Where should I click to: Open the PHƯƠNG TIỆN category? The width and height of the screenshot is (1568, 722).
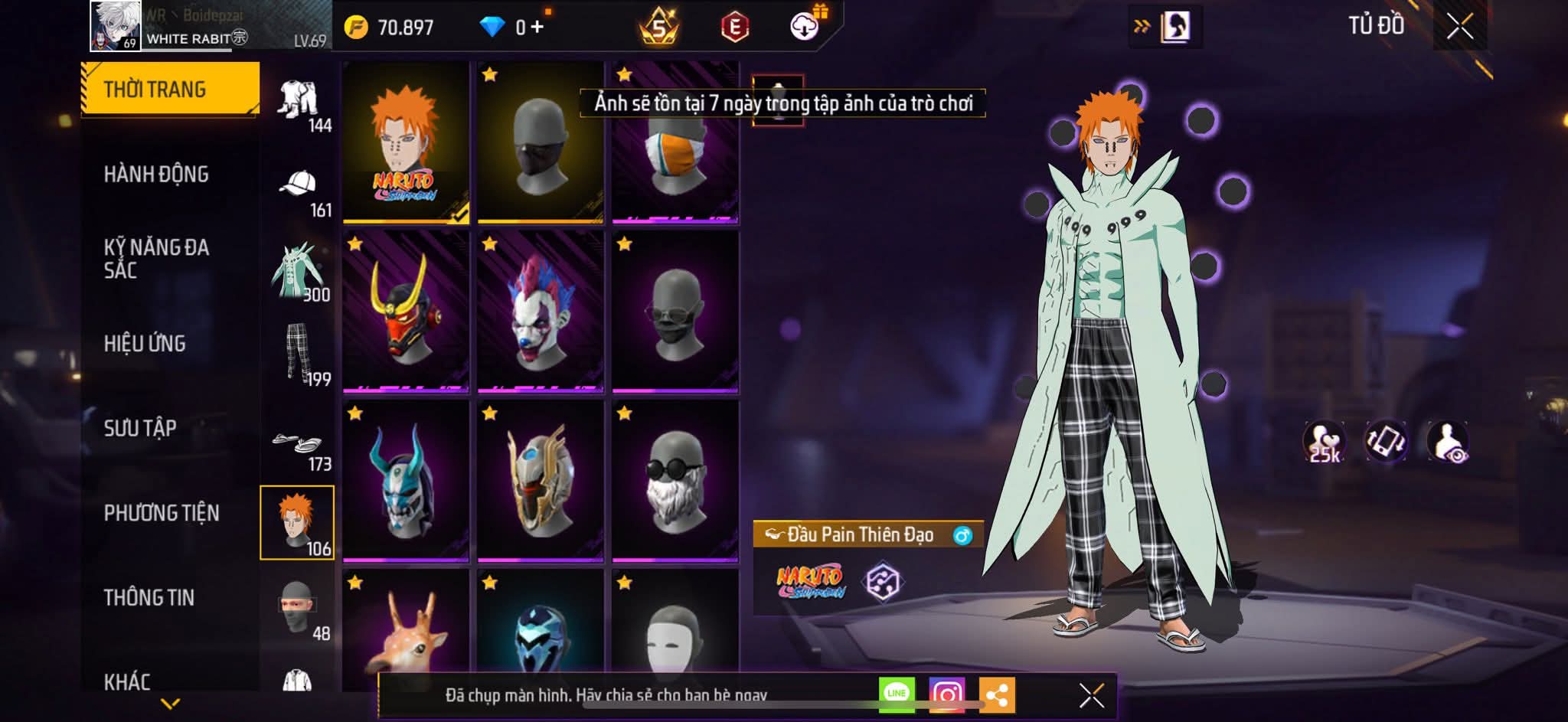[162, 513]
